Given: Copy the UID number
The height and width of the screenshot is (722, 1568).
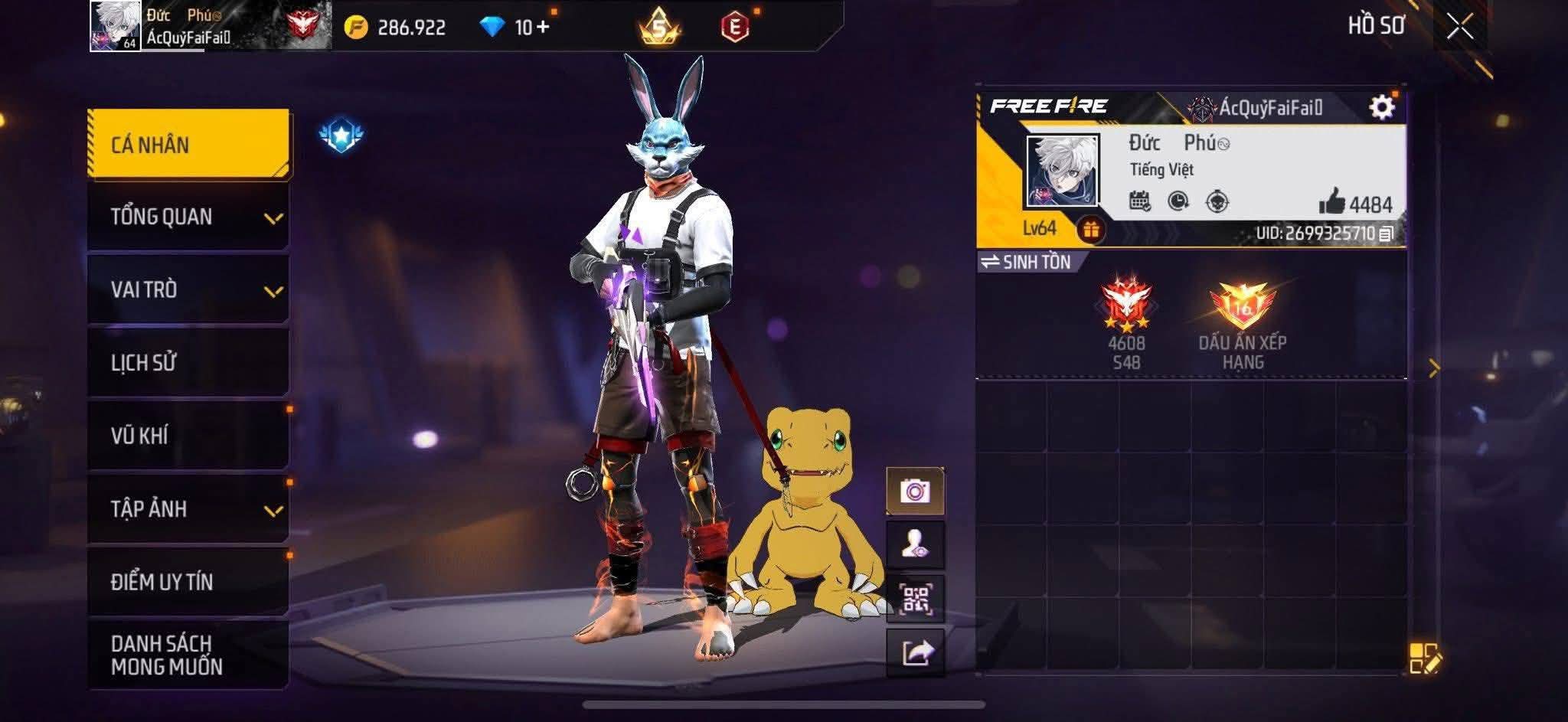Looking at the screenshot, I should click(1386, 234).
